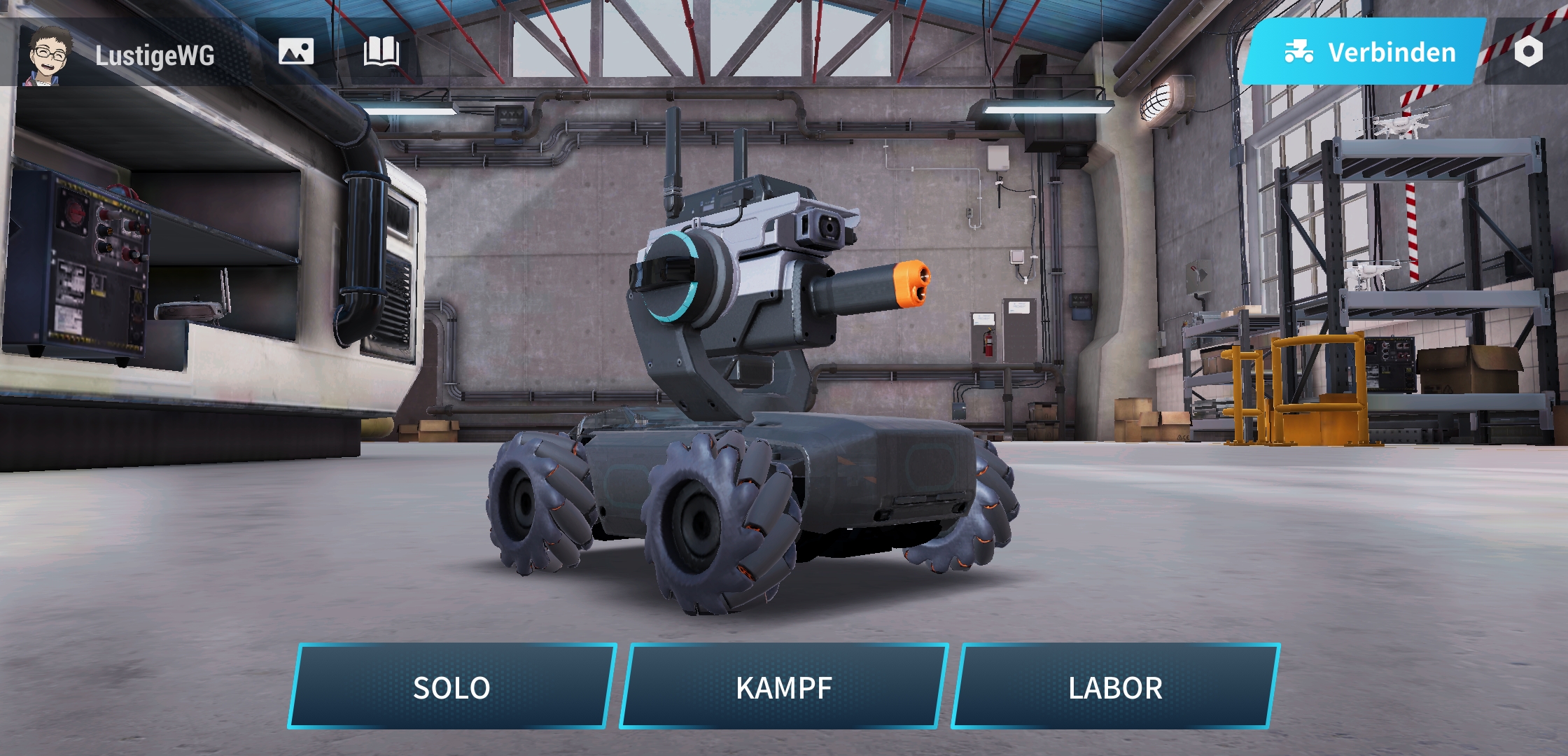Viewport: 1568px width, 756px height.
Task: Open settings via the hexagon icon
Action: click(1528, 52)
